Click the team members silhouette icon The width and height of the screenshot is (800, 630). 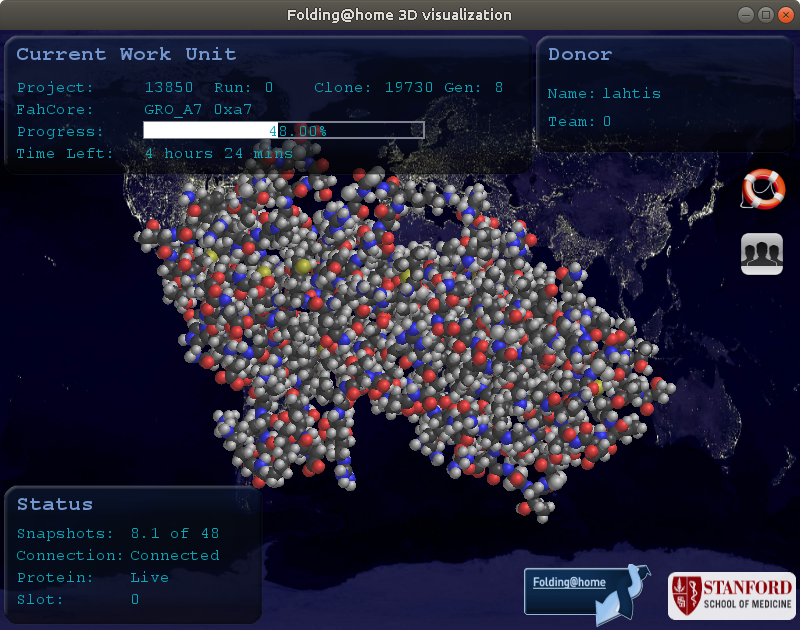coord(762,253)
